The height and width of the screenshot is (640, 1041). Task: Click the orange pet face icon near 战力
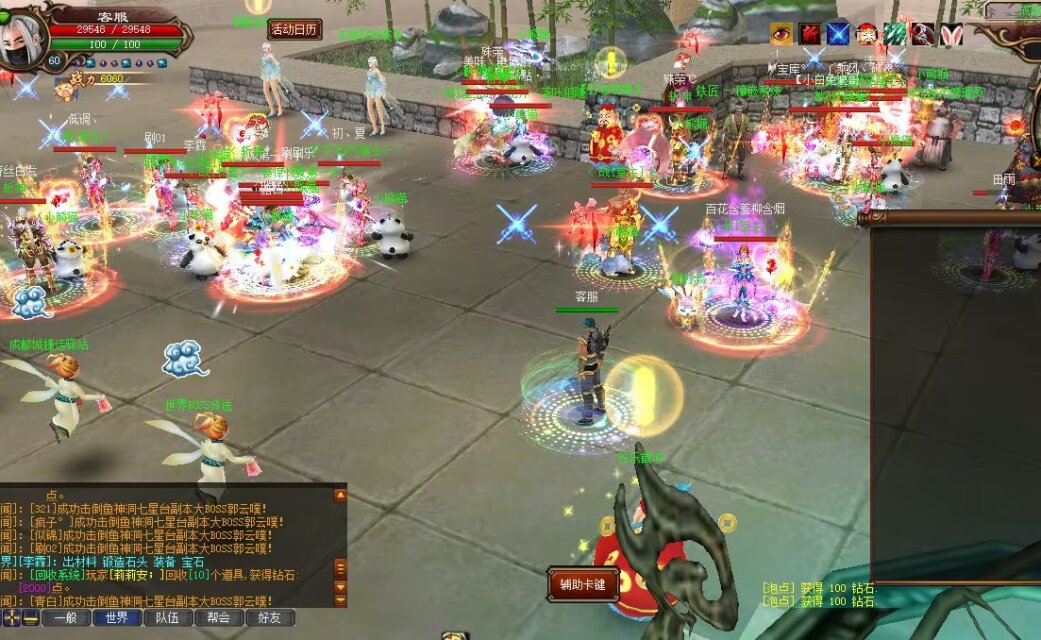click(x=66, y=90)
